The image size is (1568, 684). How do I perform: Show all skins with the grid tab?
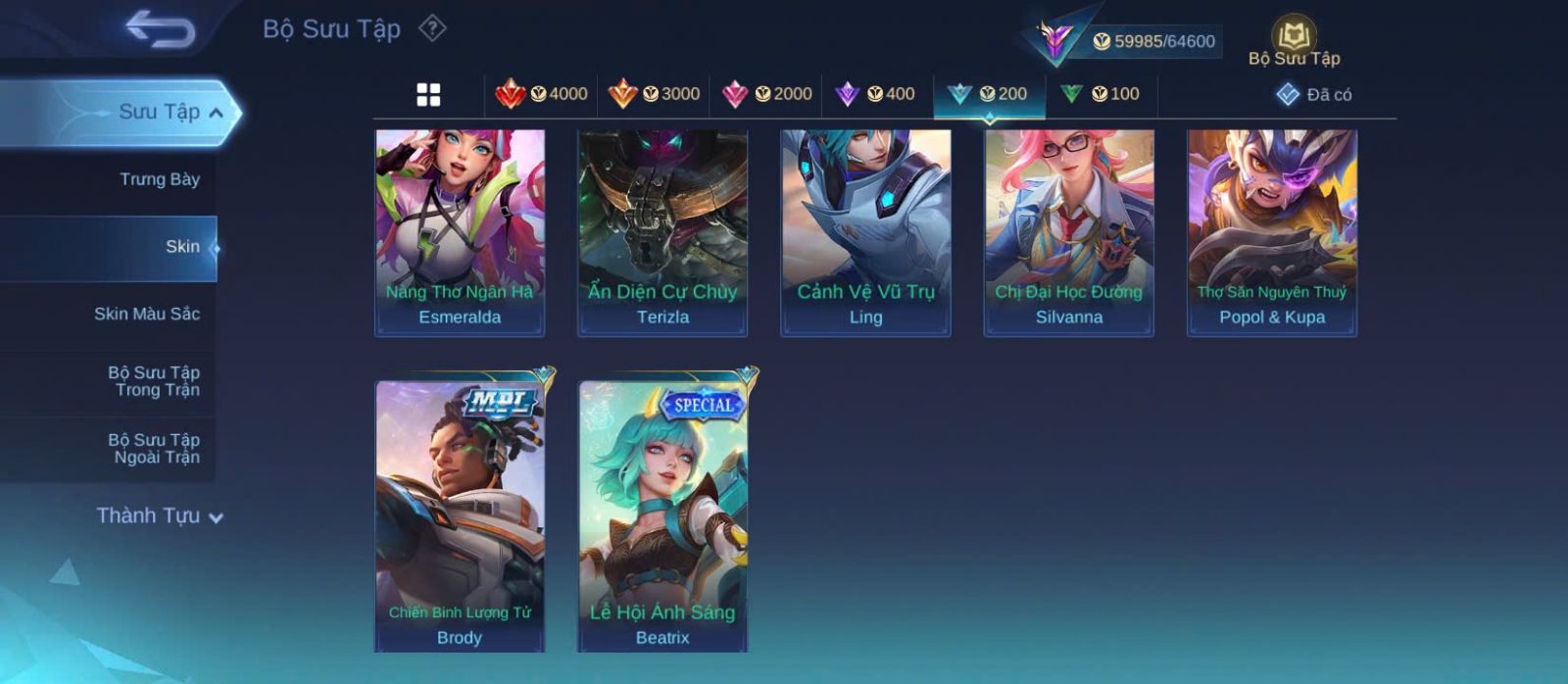click(x=428, y=95)
